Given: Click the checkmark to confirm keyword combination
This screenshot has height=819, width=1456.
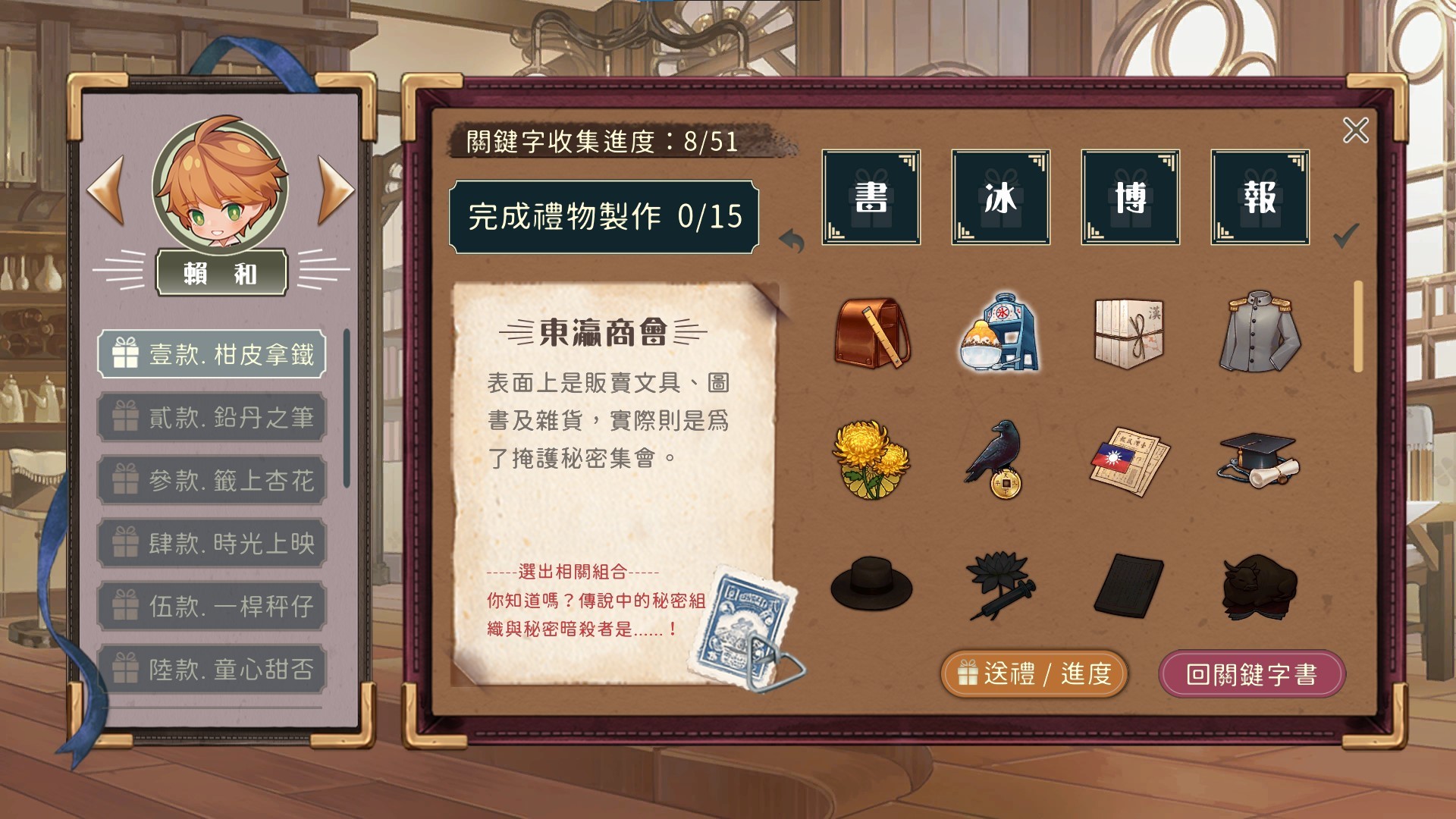Looking at the screenshot, I should click(x=1345, y=235).
